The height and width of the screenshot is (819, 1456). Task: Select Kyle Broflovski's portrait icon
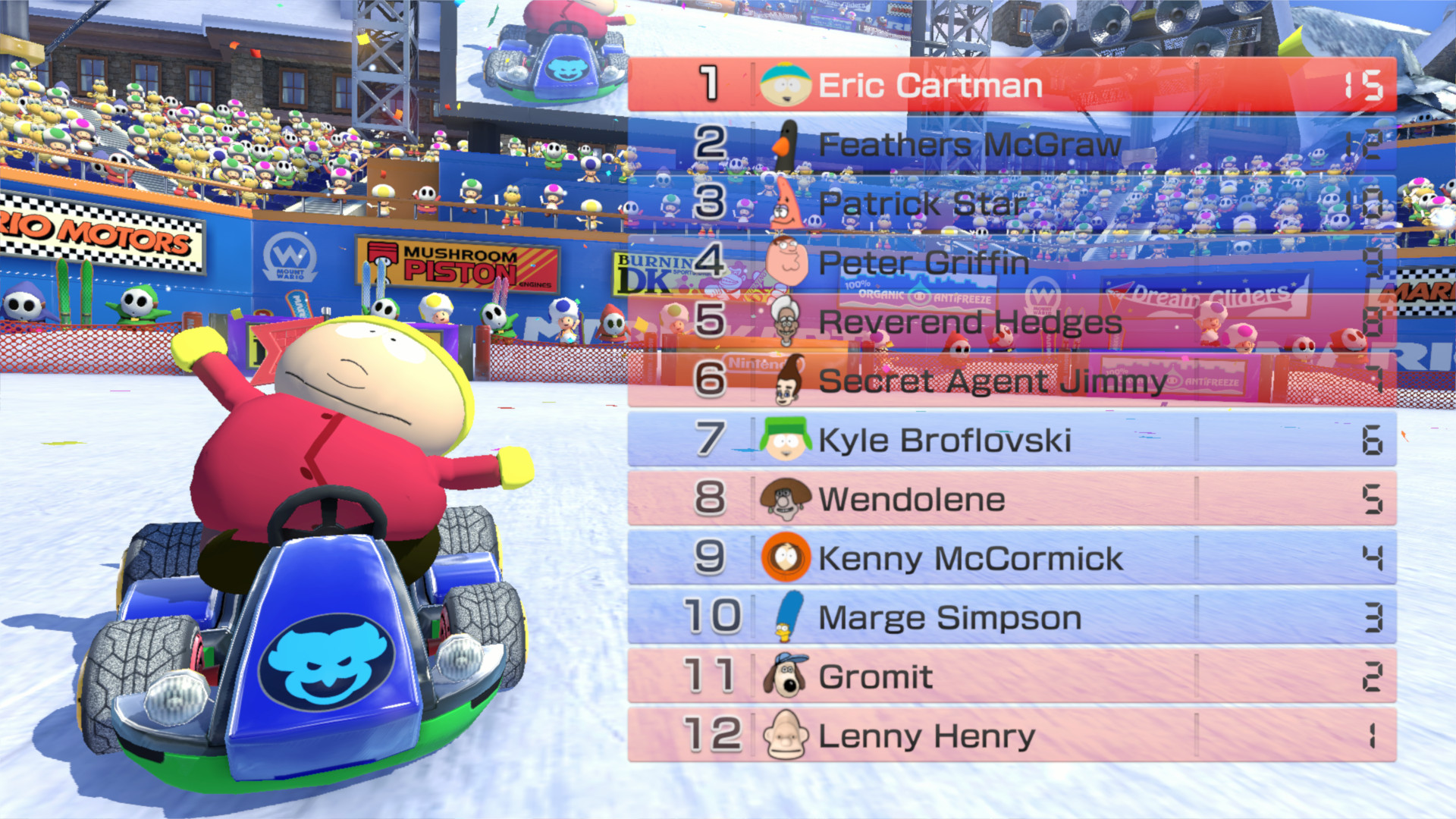[x=783, y=439]
